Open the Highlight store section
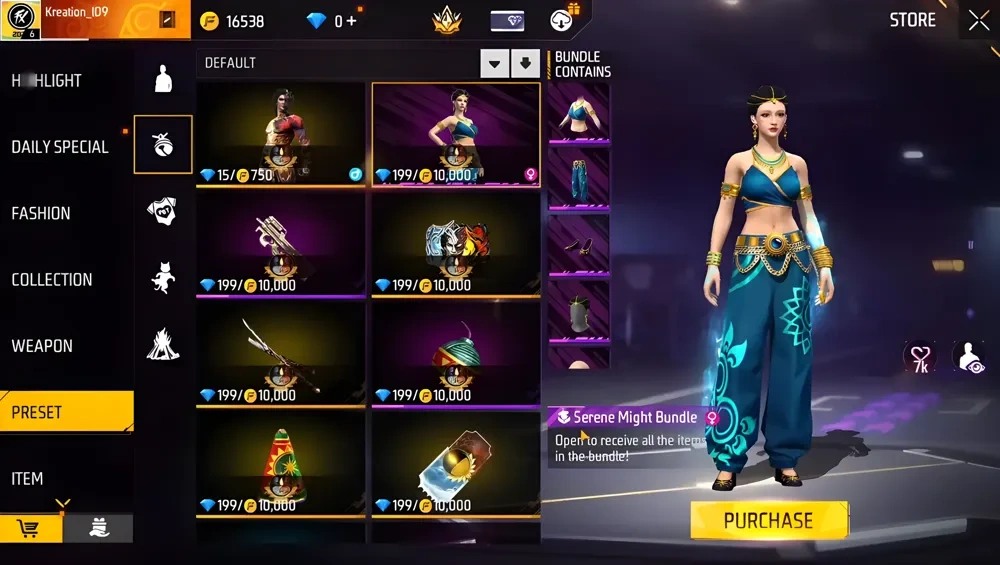The width and height of the screenshot is (1000, 565). (x=47, y=81)
